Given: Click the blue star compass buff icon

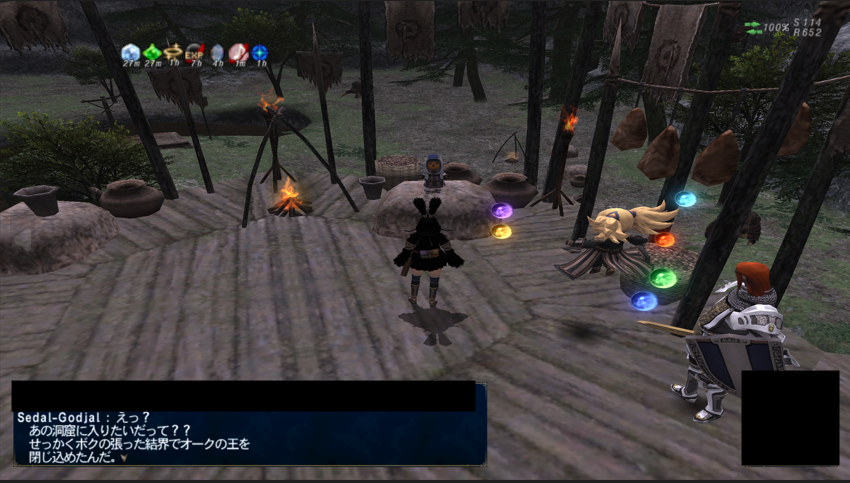Looking at the screenshot, I should pos(260,52).
